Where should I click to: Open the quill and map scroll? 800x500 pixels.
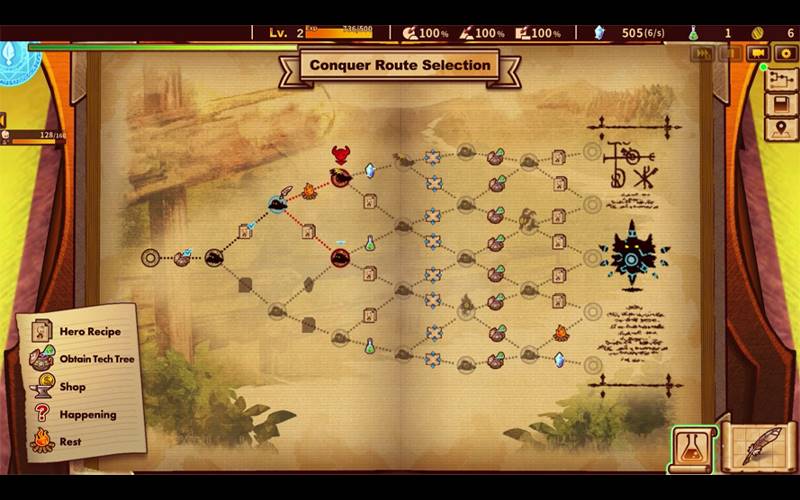point(753,448)
